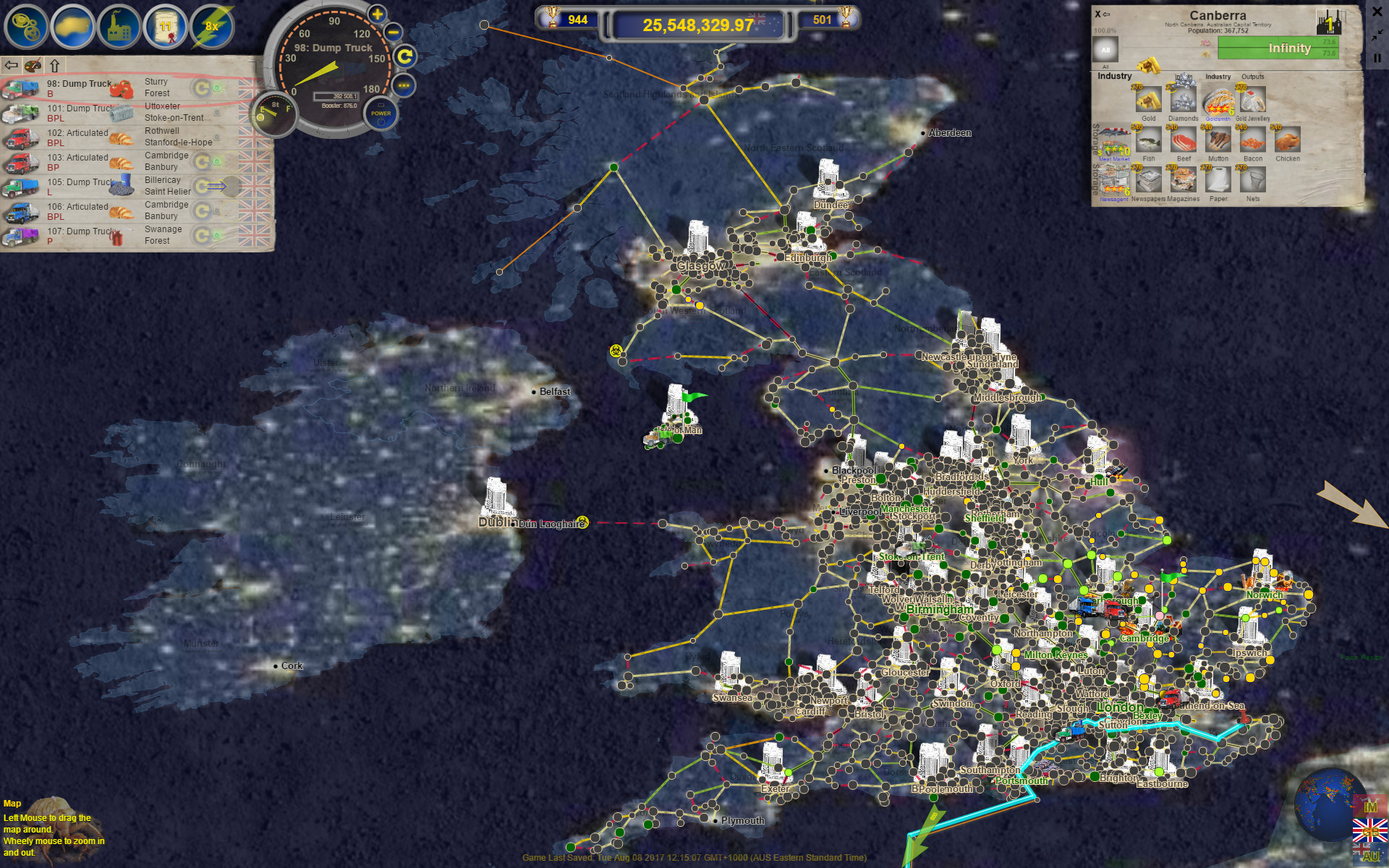Viewport: 1389px width, 868px height.
Task: Click the up arrow above the vehicle list
Action: [54, 65]
